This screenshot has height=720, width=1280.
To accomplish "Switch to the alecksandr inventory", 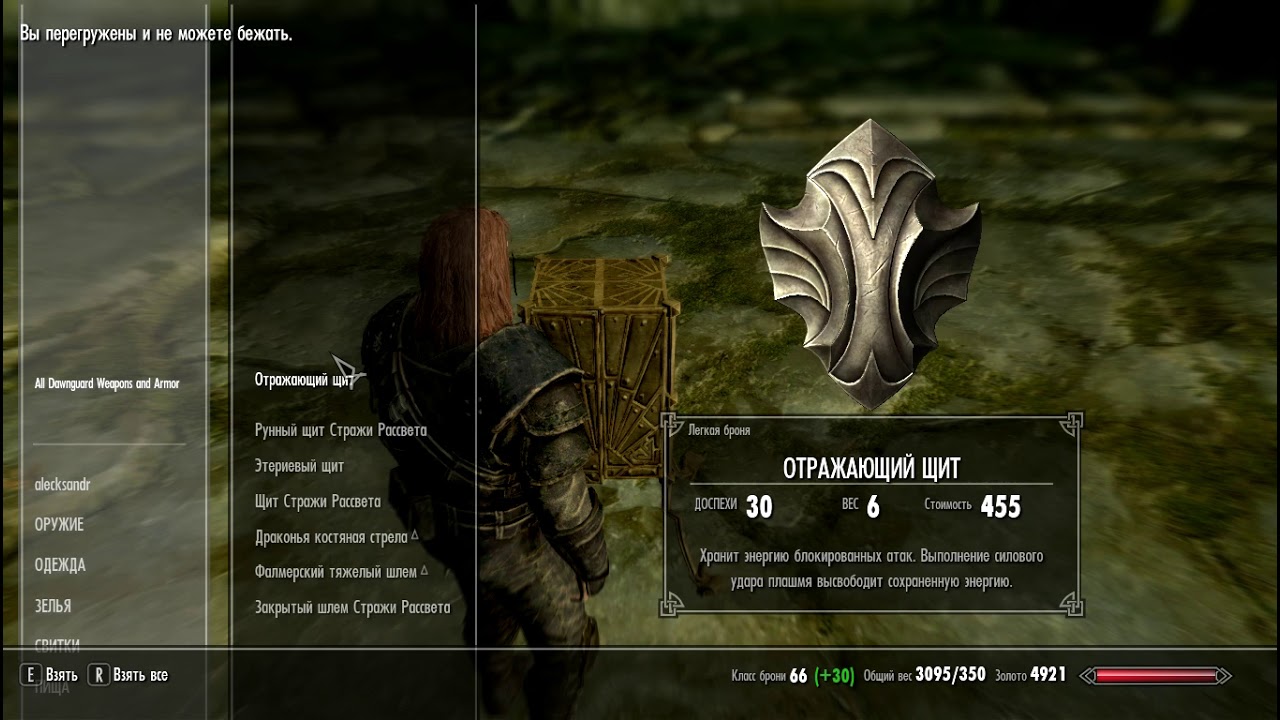I will [x=62, y=484].
